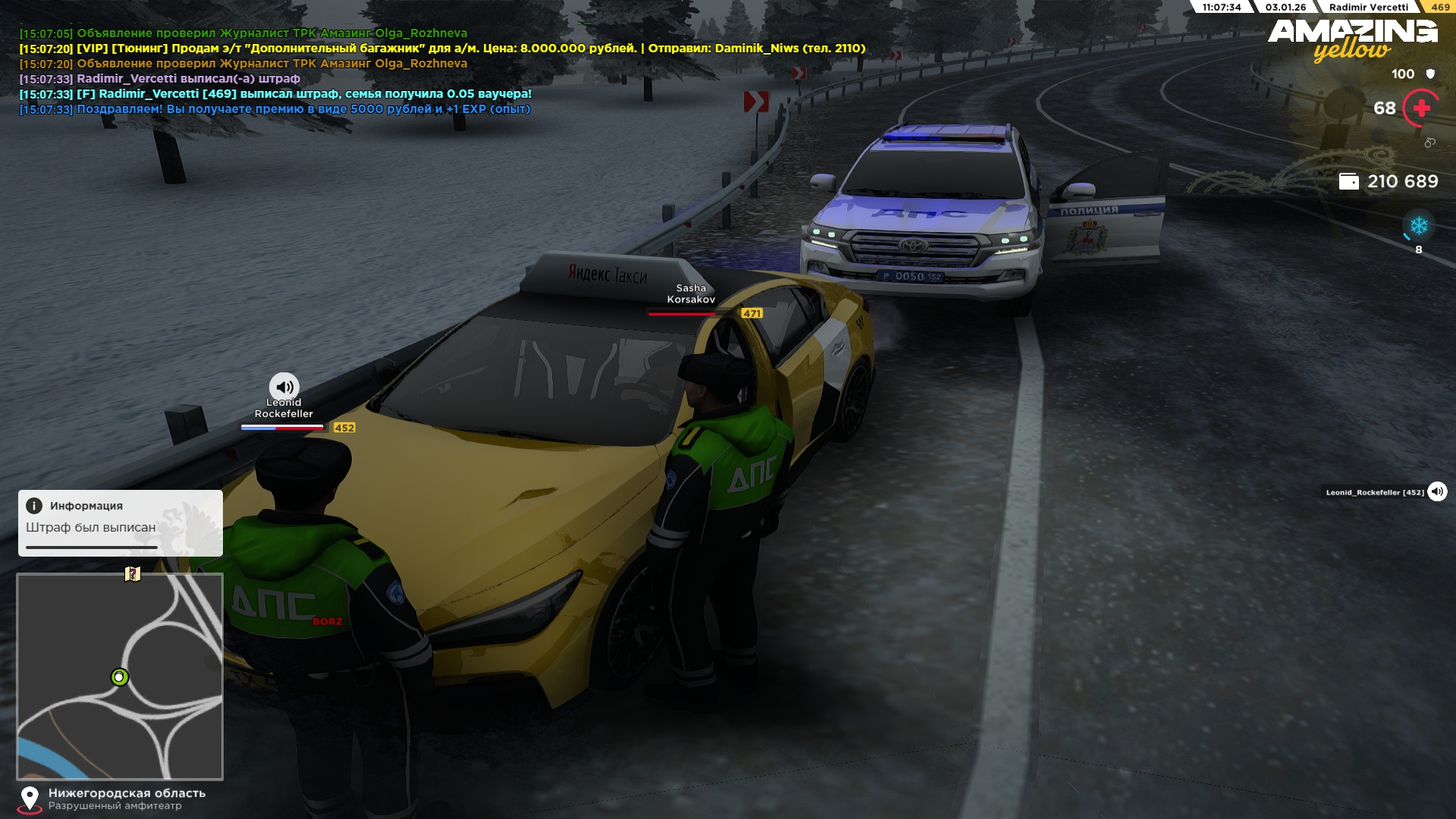Click the snowflake temperature icon
Viewport: 1456px width, 819px height.
(1418, 226)
